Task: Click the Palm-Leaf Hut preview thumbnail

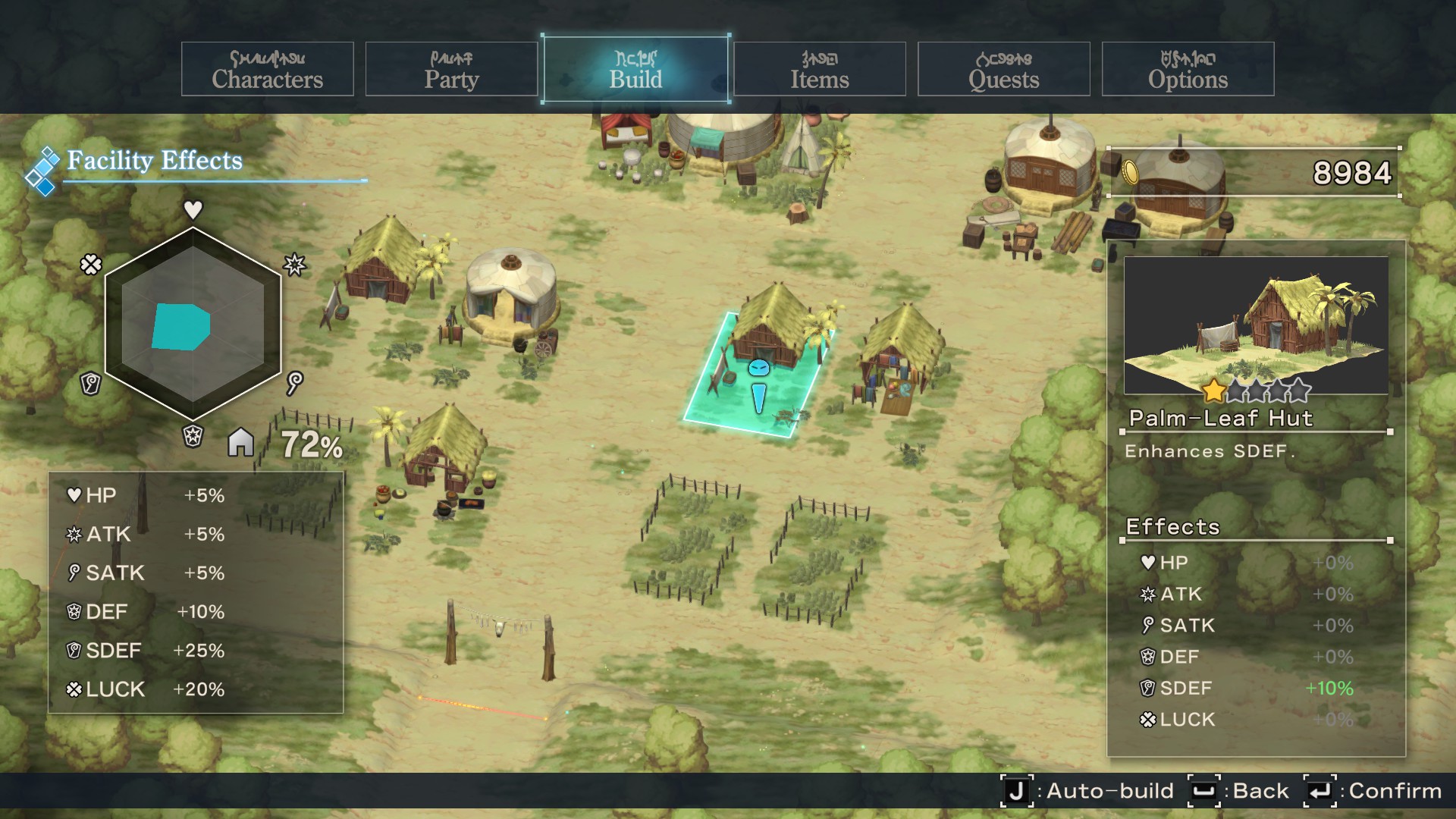Action: coord(1256,325)
